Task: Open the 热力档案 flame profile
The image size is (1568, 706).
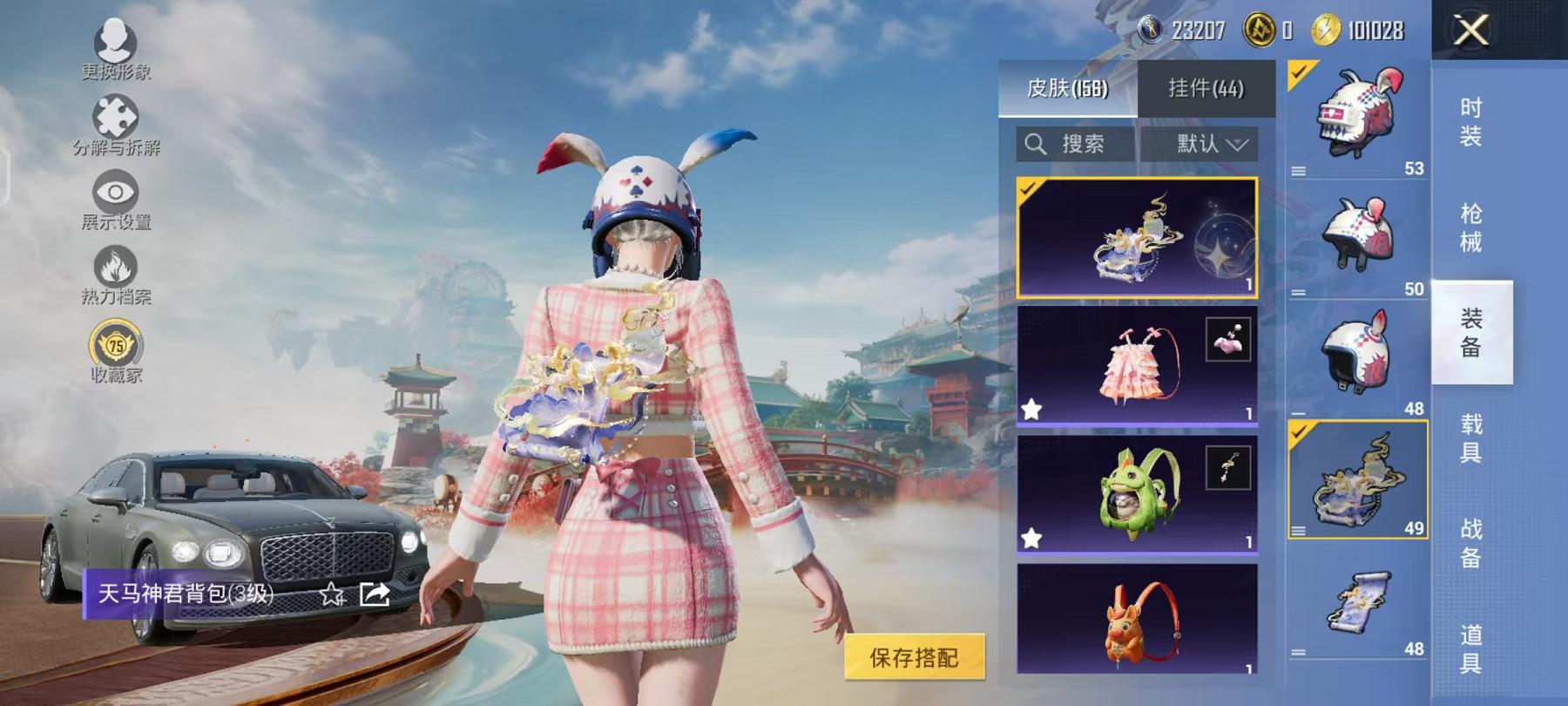Action: (115, 267)
